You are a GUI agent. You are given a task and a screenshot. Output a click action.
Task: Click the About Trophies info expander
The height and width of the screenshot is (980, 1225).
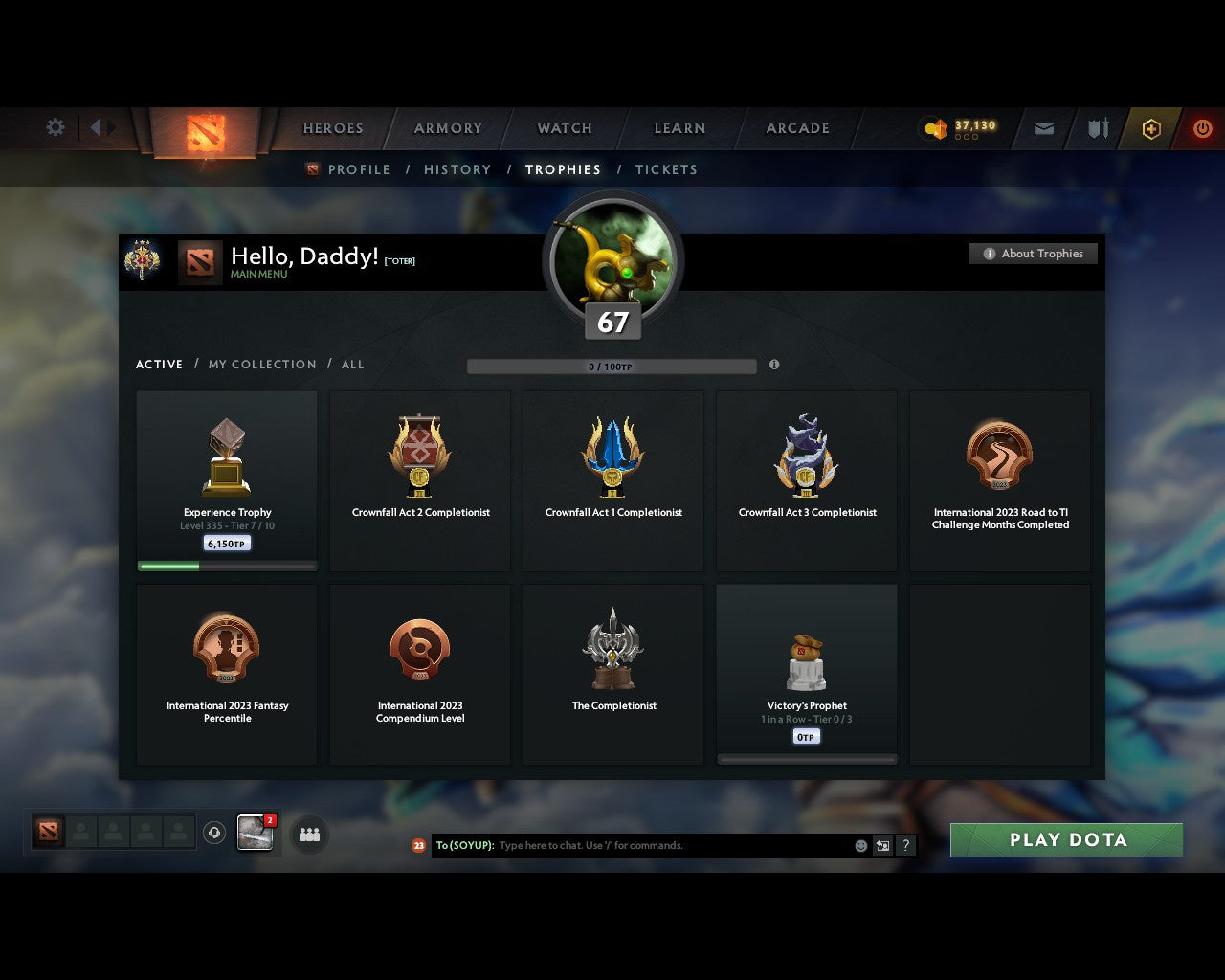point(1034,253)
